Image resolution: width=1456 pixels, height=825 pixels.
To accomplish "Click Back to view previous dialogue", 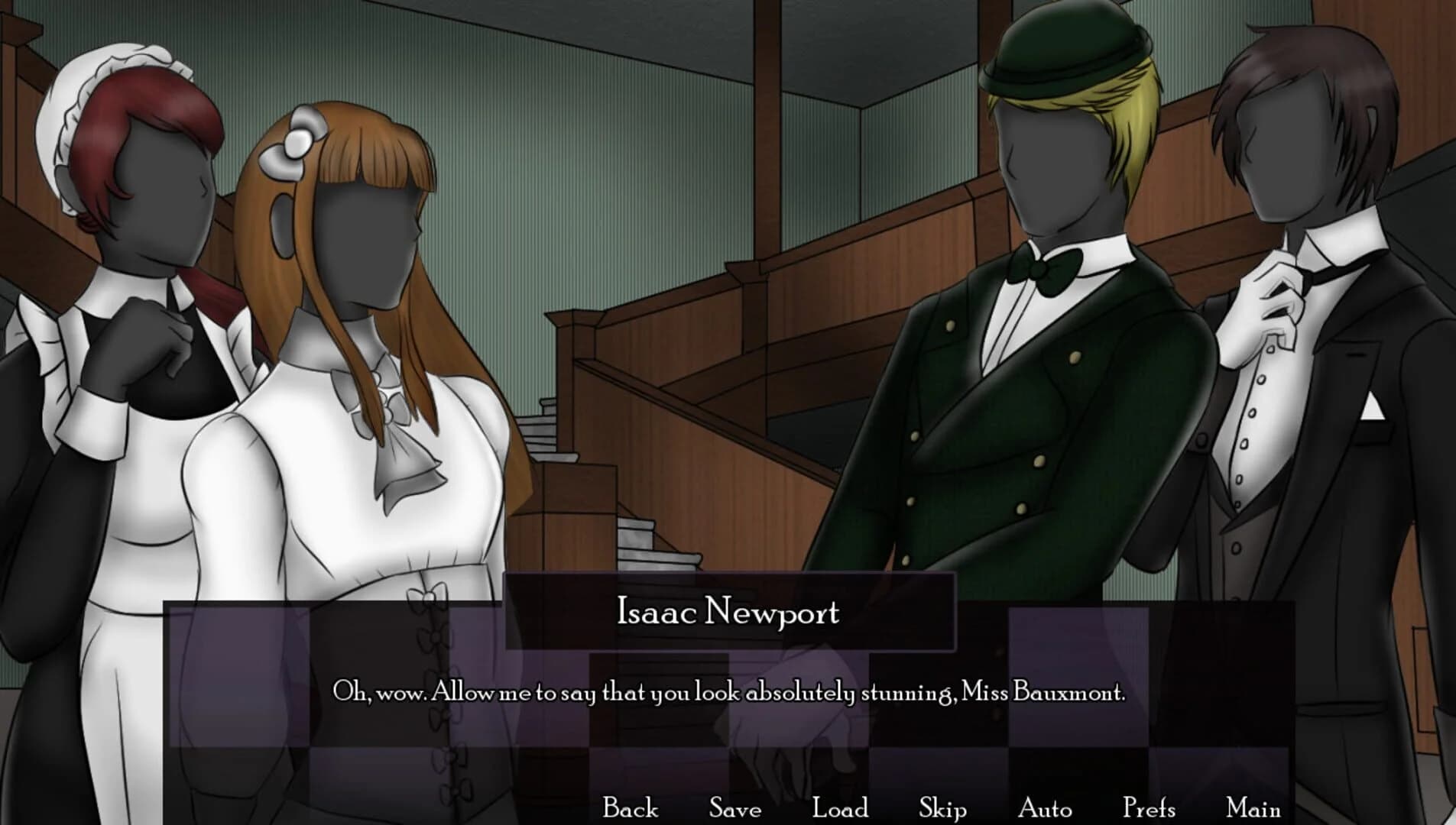I will [630, 807].
